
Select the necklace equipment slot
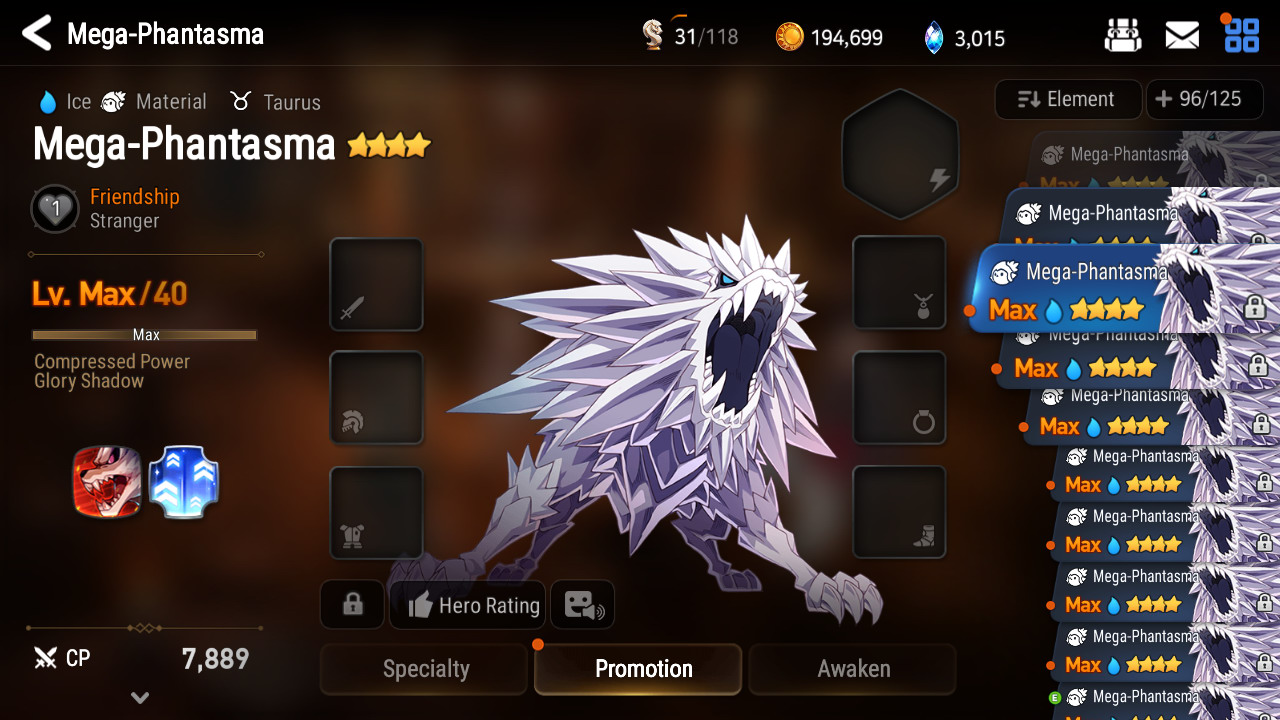[899, 282]
